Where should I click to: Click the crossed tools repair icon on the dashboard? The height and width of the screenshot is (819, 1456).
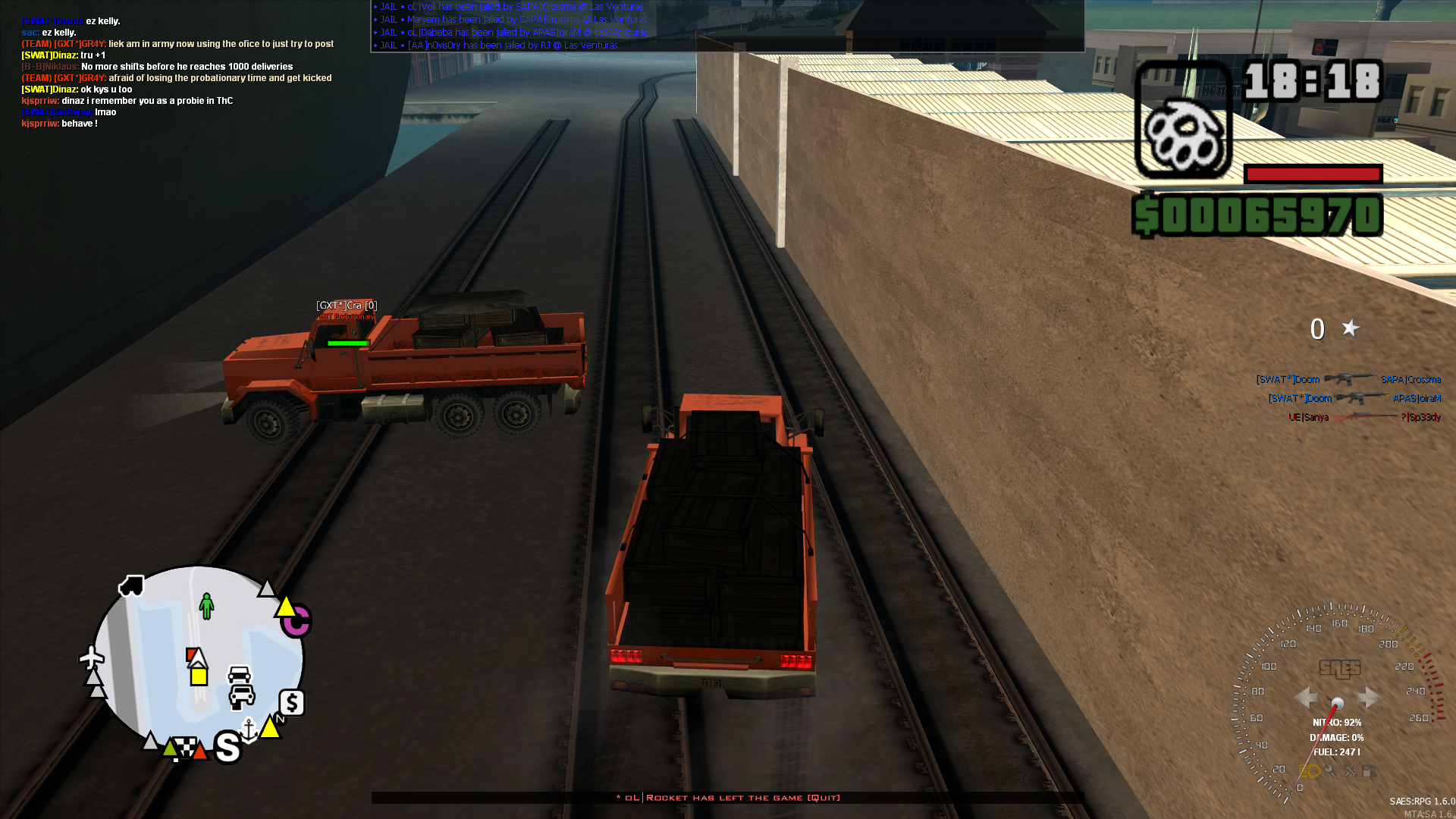click(x=1351, y=771)
